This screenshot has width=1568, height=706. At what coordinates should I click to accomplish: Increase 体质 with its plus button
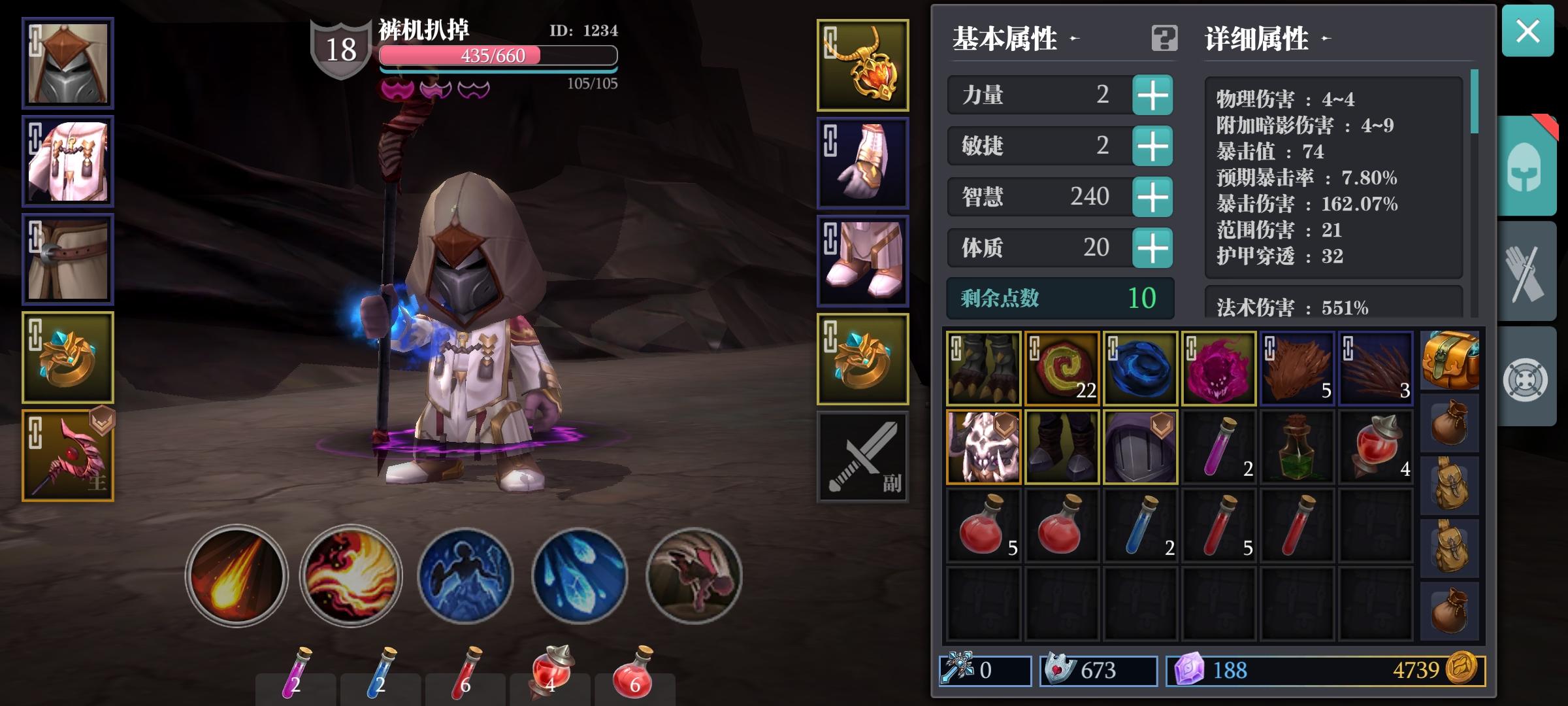click(1154, 248)
